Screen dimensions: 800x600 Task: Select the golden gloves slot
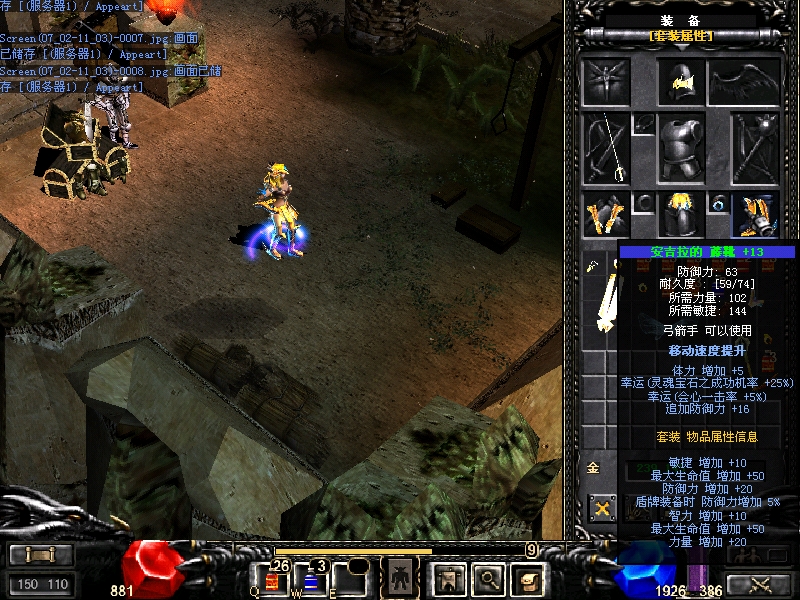[x=606, y=214]
